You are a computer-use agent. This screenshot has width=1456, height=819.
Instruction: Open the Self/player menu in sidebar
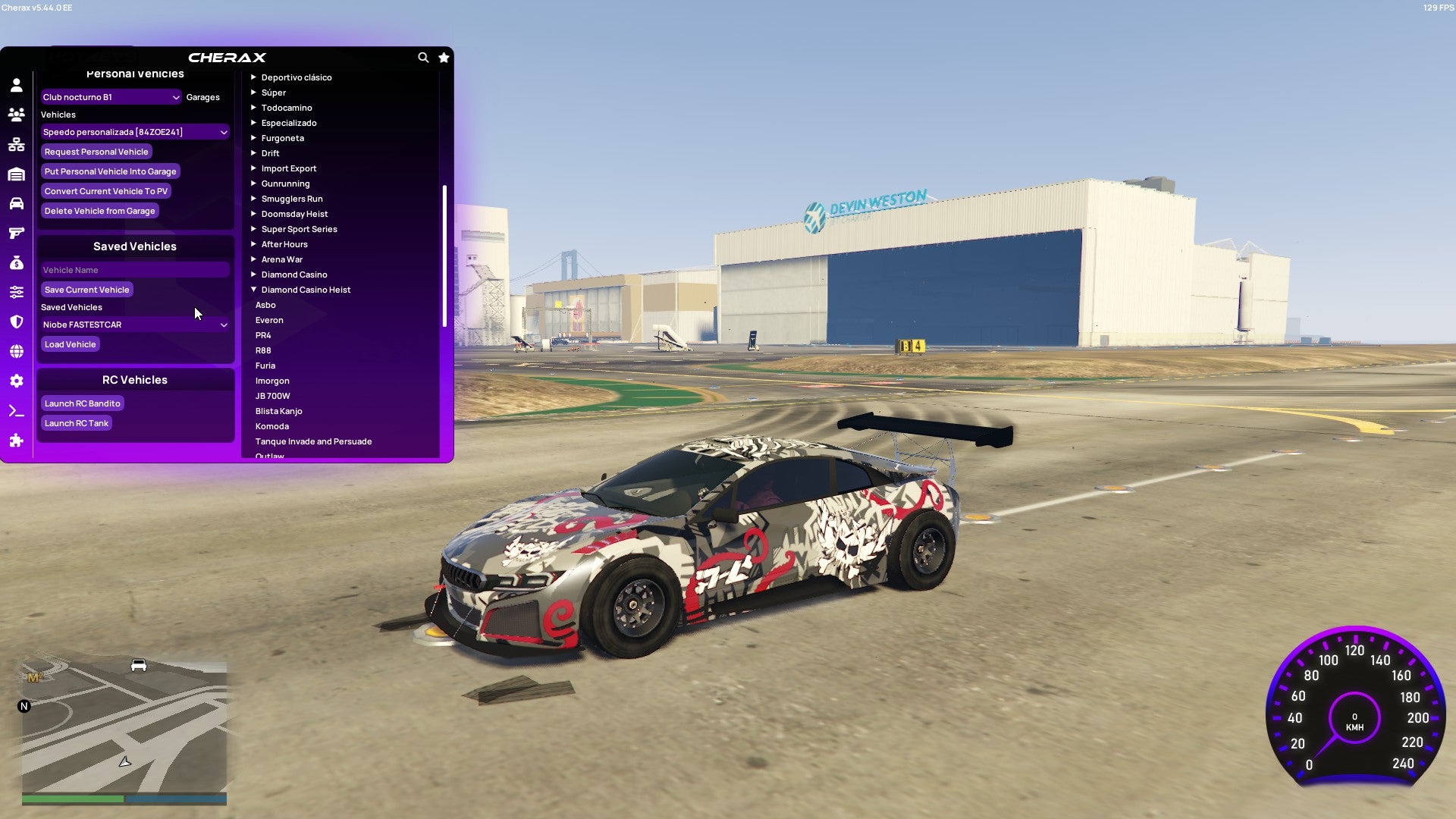[16, 86]
